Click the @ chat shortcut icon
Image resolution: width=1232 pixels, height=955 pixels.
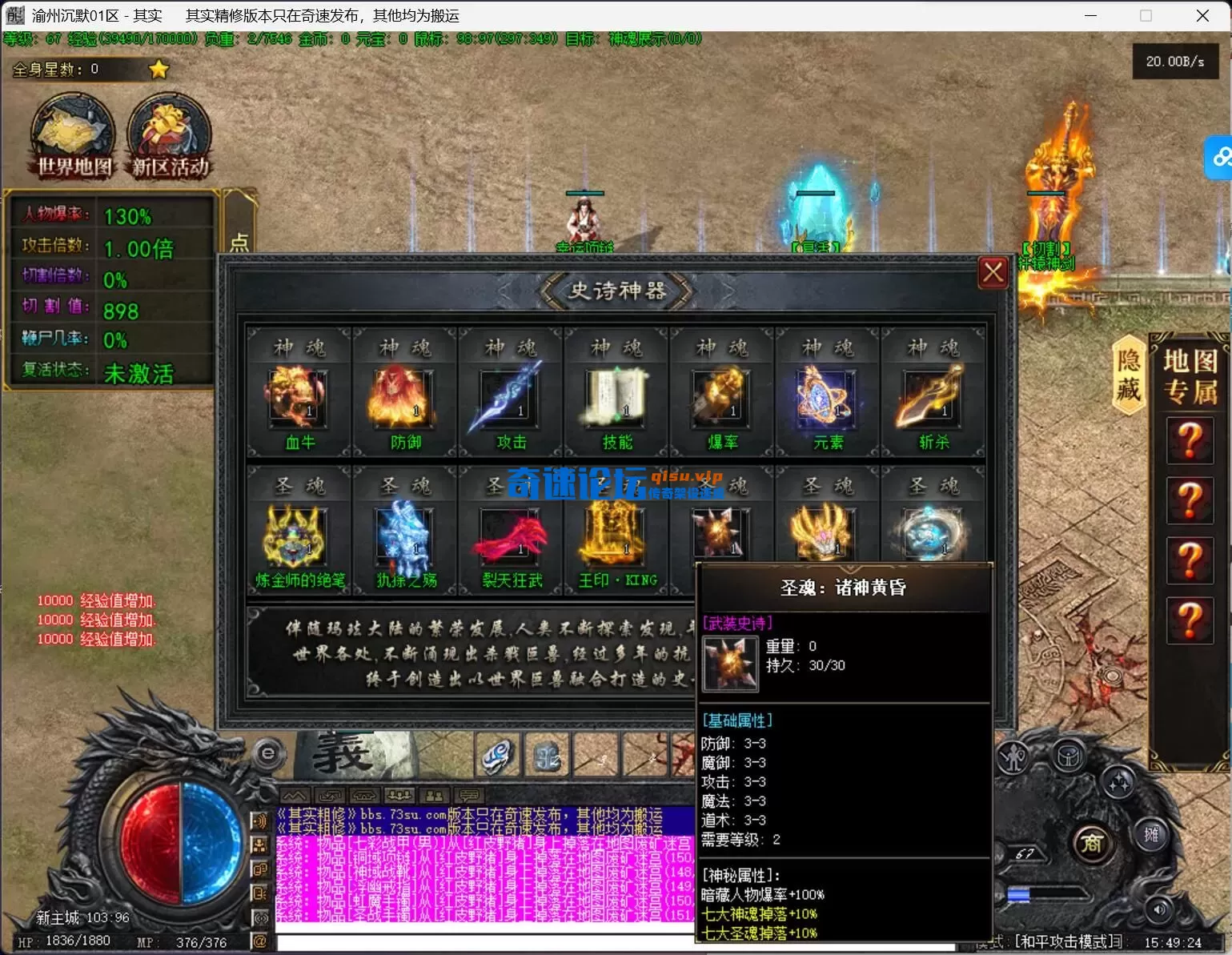tap(261, 941)
